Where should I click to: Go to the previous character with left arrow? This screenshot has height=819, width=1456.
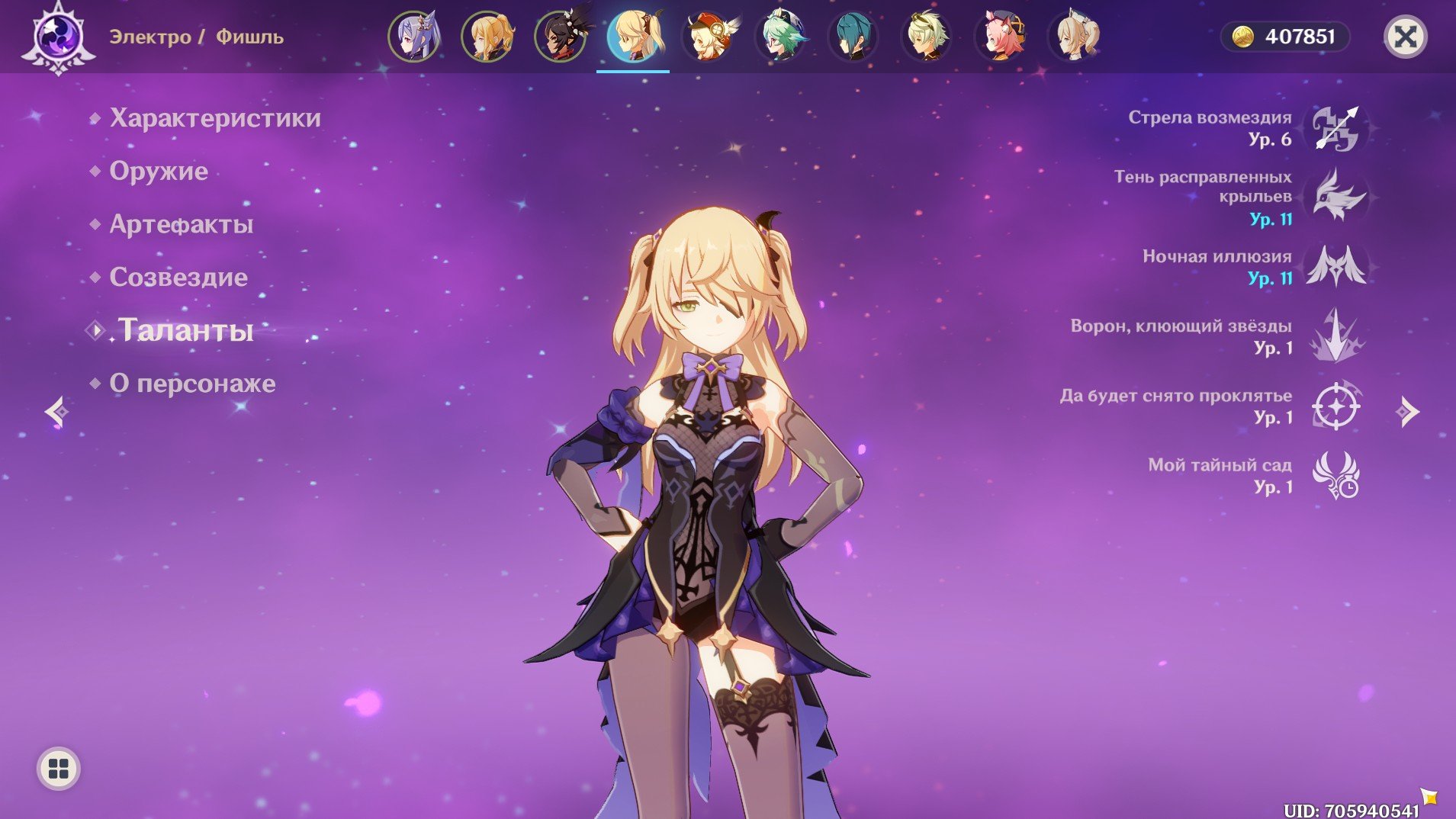[56, 412]
